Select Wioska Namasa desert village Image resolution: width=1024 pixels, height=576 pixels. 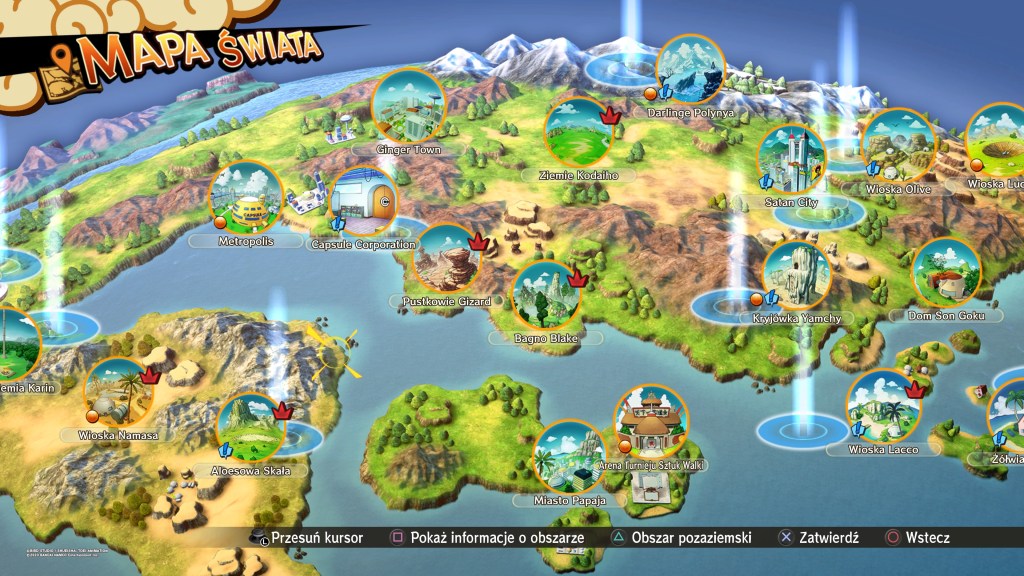(x=119, y=392)
